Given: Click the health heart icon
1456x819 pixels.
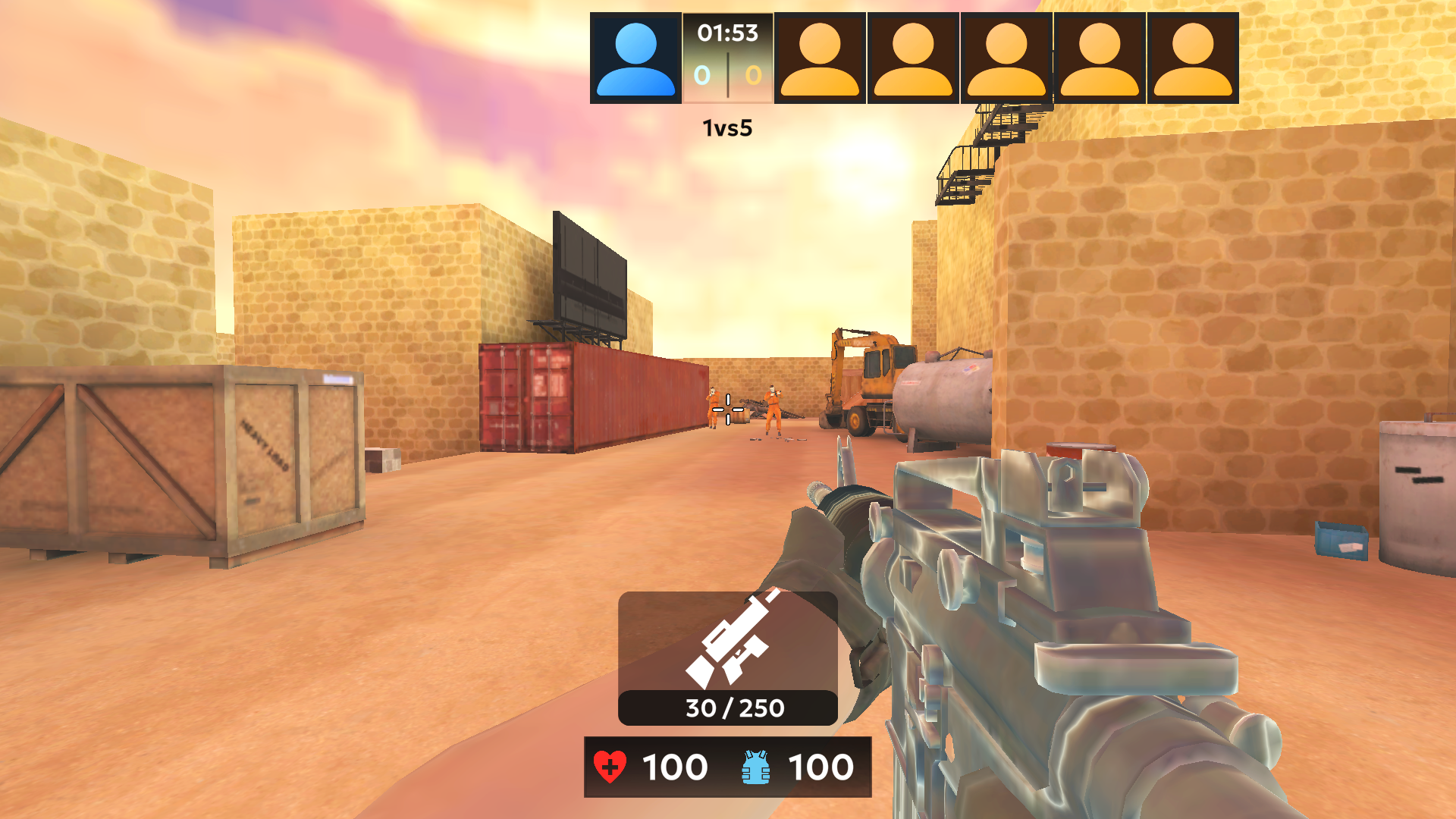Looking at the screenshot, I should coord(611,767).
